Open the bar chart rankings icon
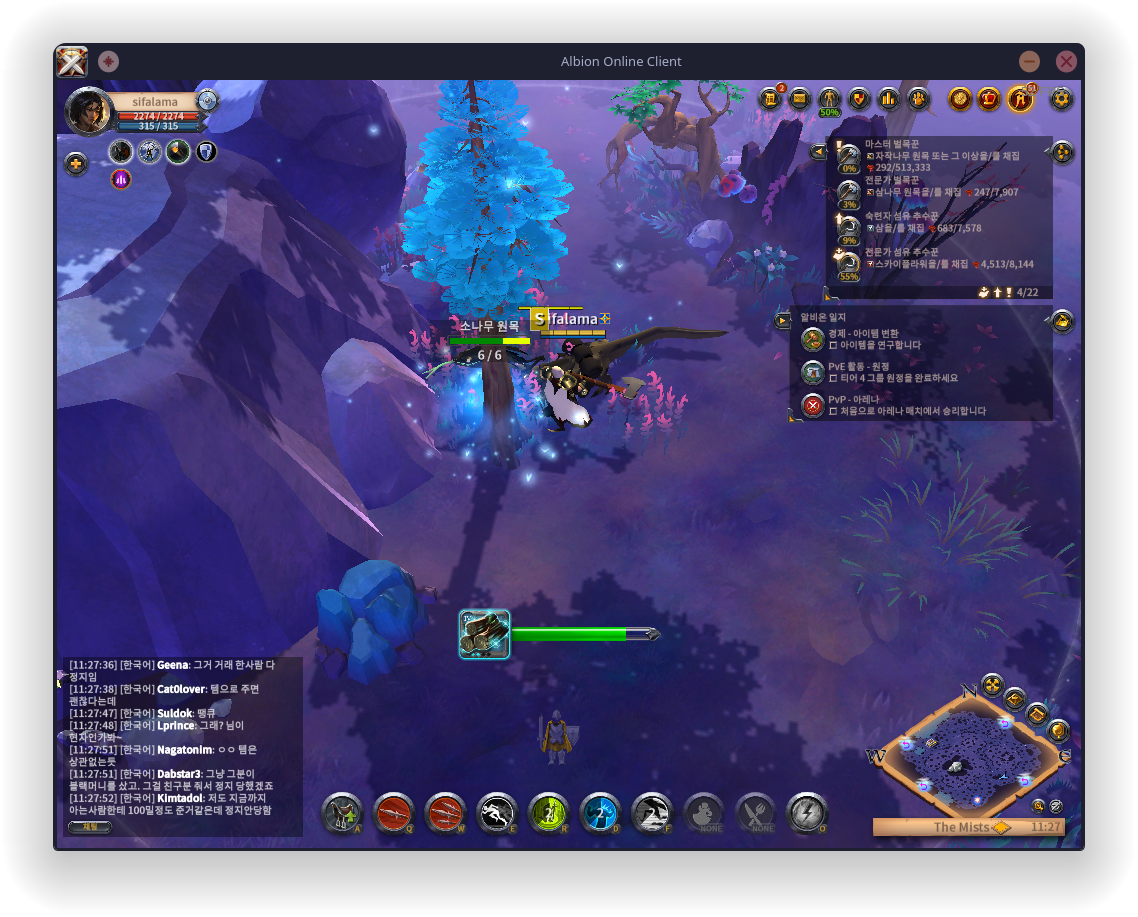 (889, 98)
